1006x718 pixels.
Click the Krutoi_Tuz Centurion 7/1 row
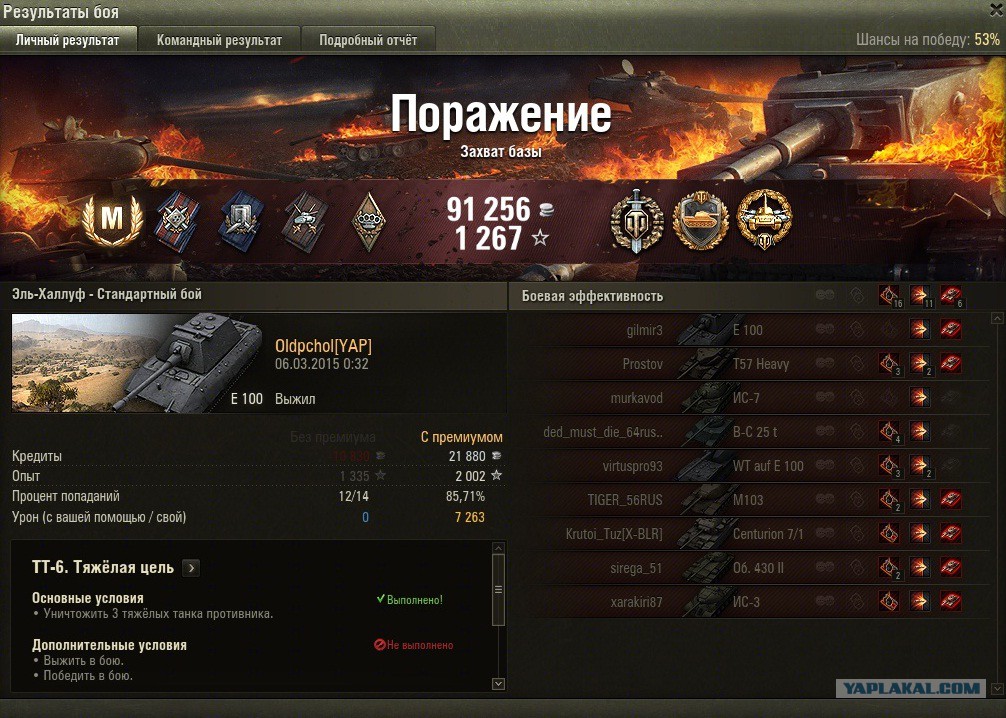click(x=740, y=534)
